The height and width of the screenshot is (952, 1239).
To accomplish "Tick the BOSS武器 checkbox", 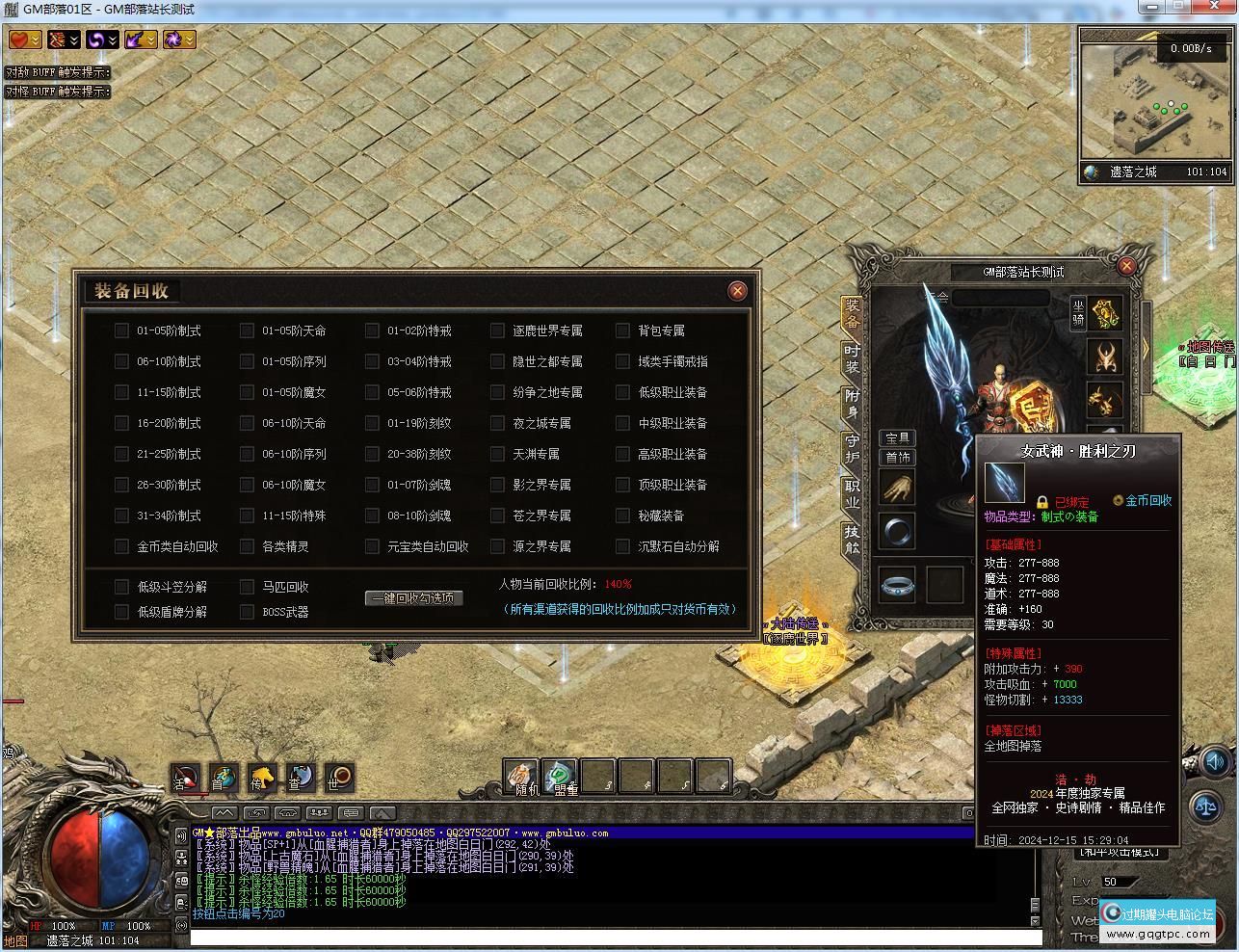I will (x=247, y=612).
